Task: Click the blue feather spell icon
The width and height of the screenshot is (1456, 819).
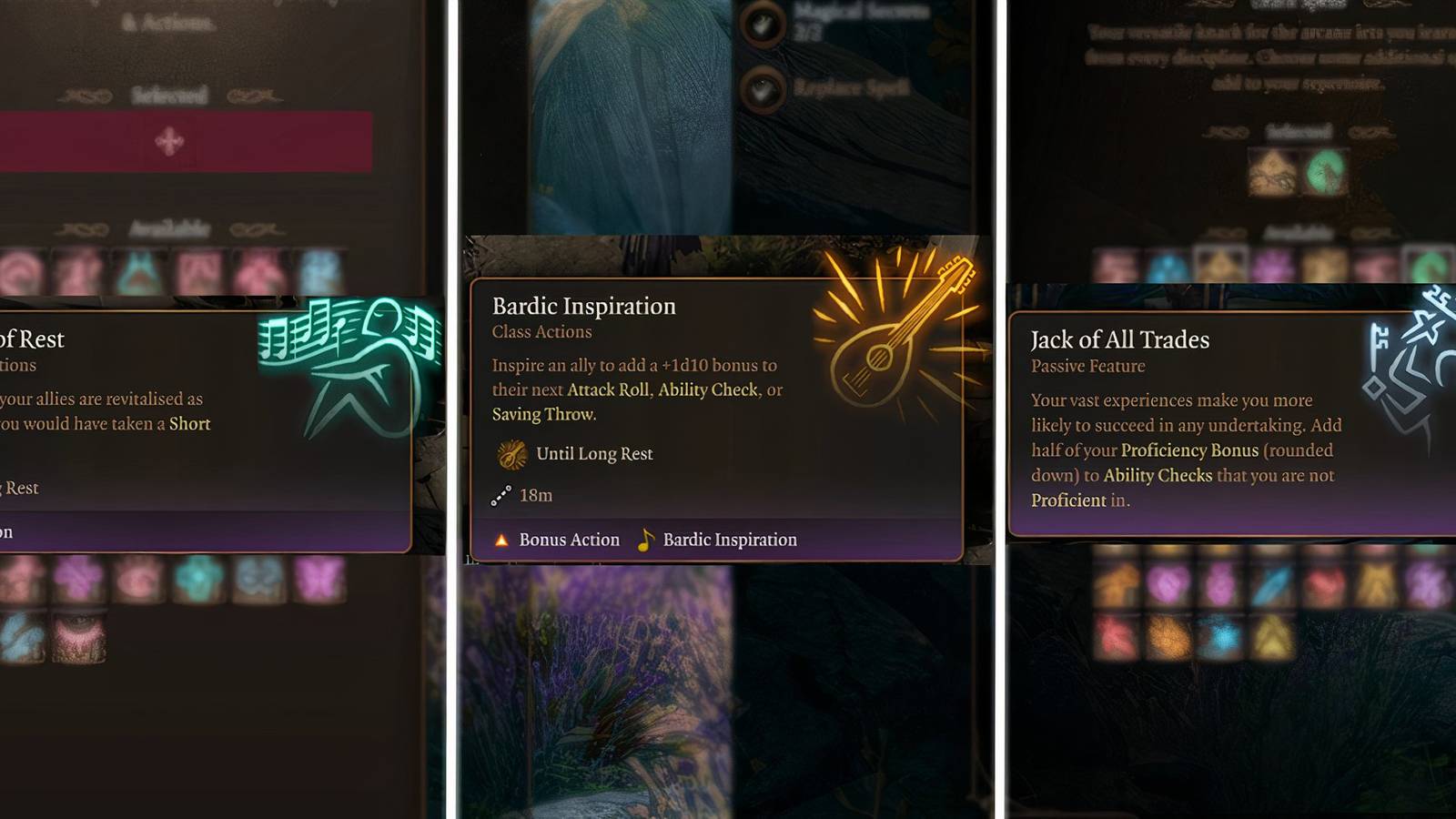Action: 1270,583
